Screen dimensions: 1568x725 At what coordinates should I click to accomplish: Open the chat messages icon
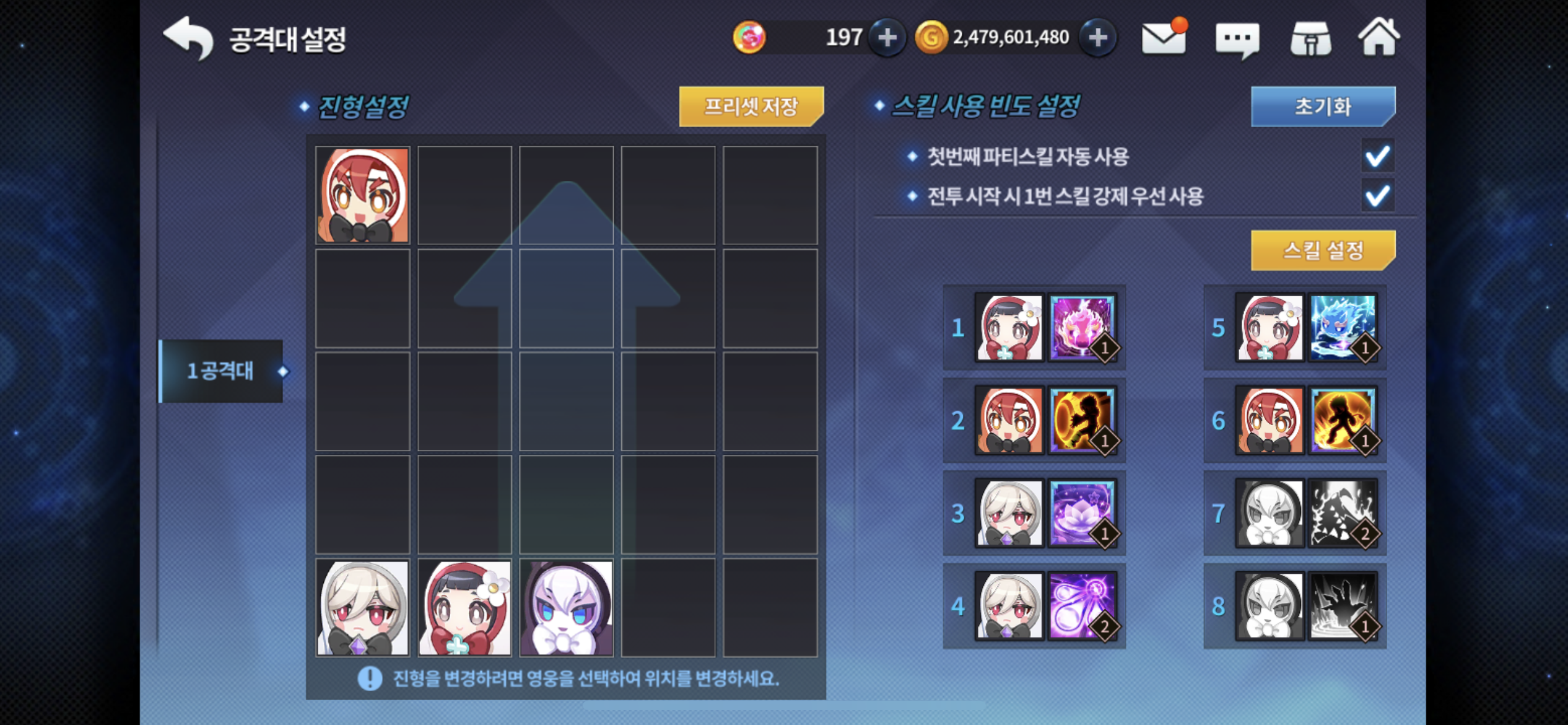1239,38
